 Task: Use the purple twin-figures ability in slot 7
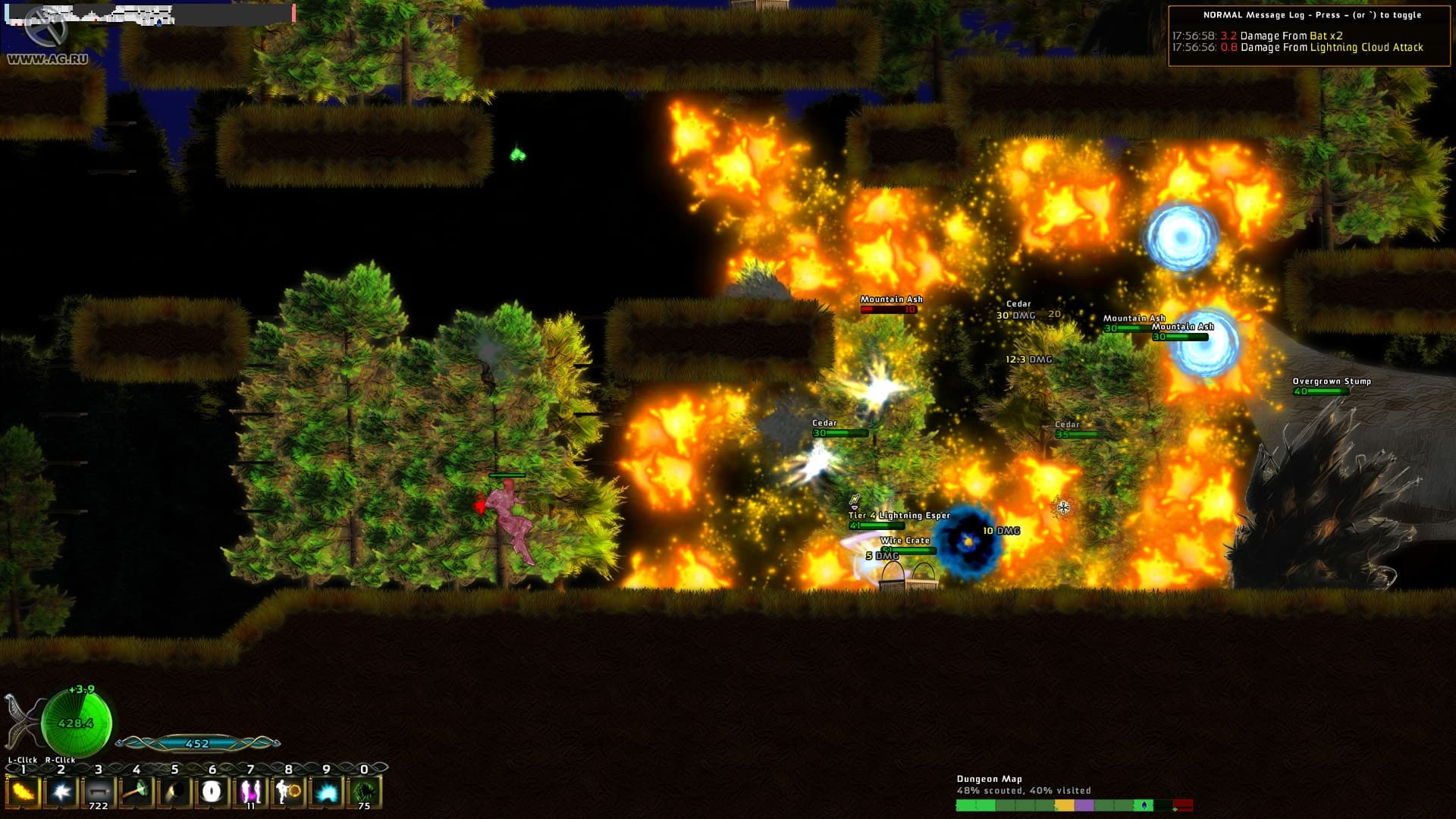coord(250,792)
